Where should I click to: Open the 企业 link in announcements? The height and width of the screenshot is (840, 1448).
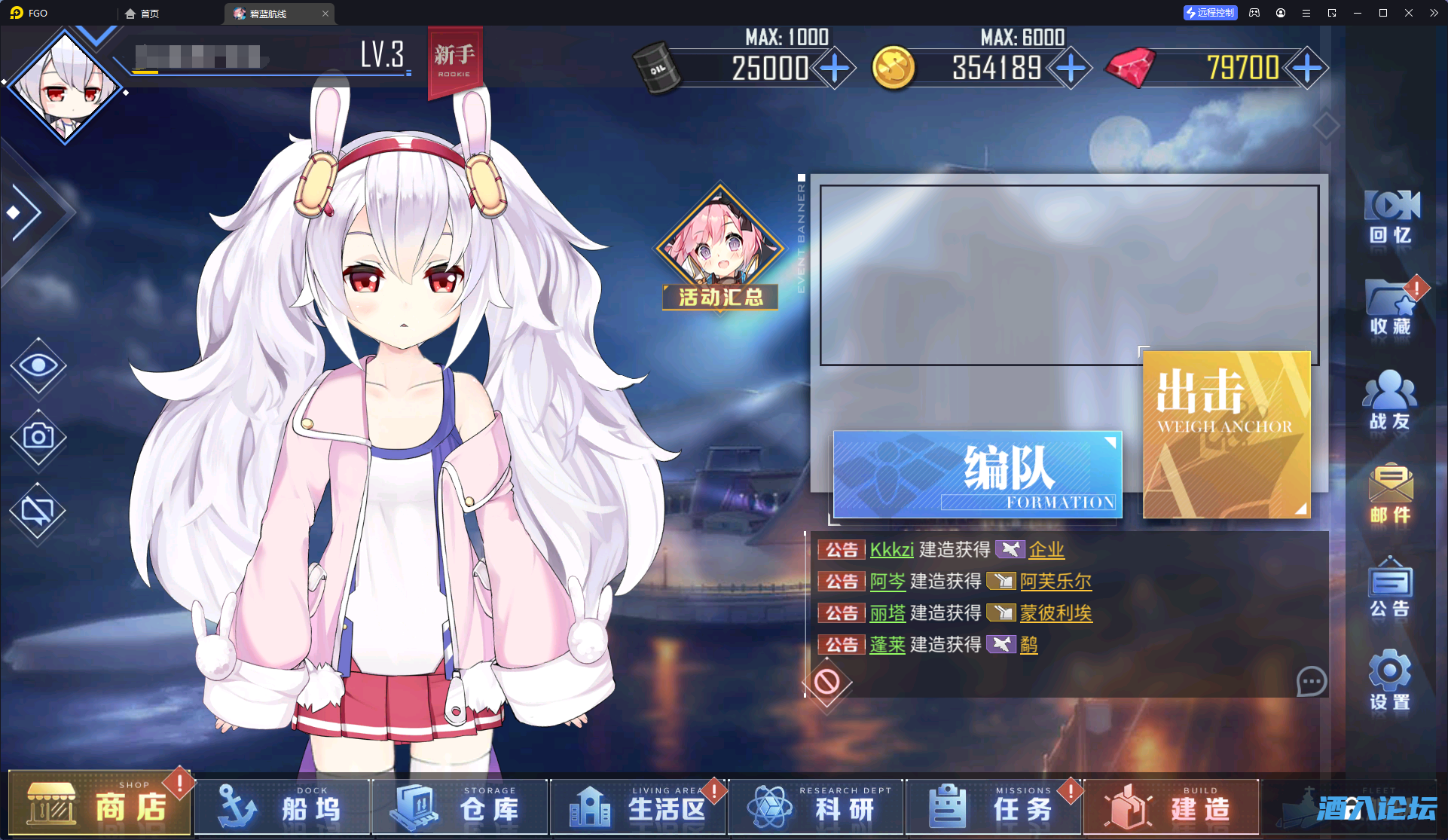(x=1046, y=550)
